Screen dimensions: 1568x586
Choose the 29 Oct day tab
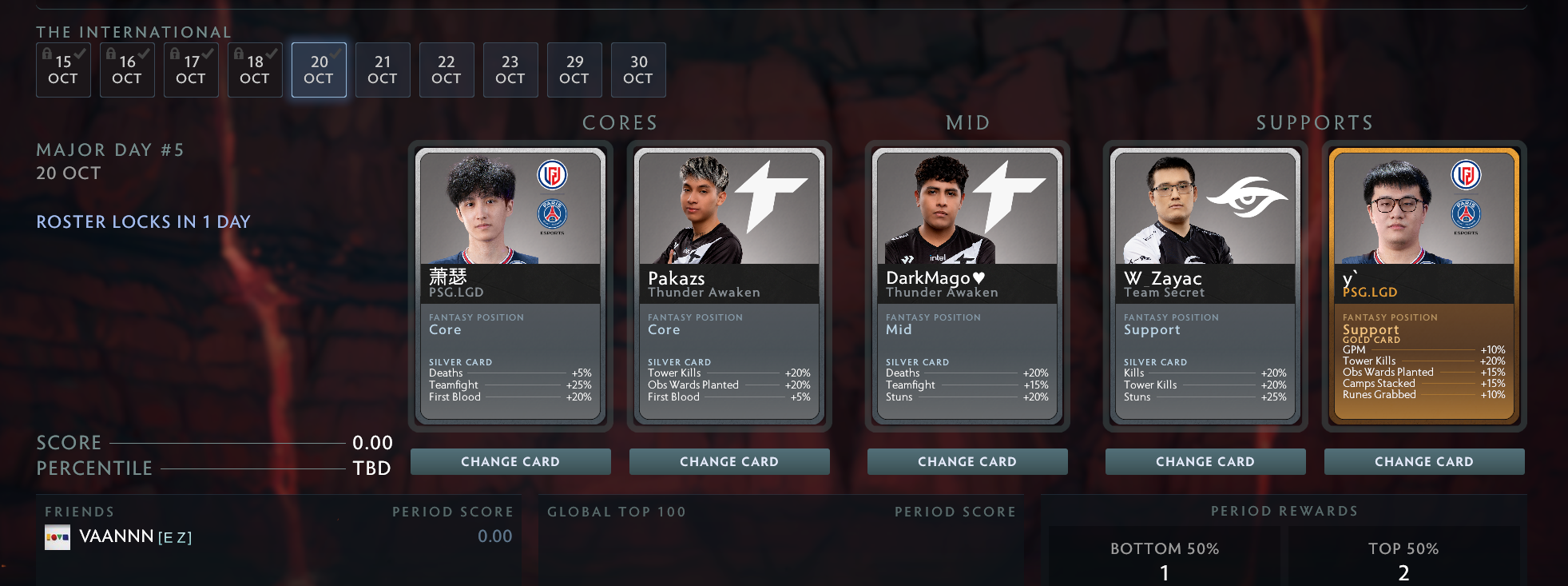(574, 70)
